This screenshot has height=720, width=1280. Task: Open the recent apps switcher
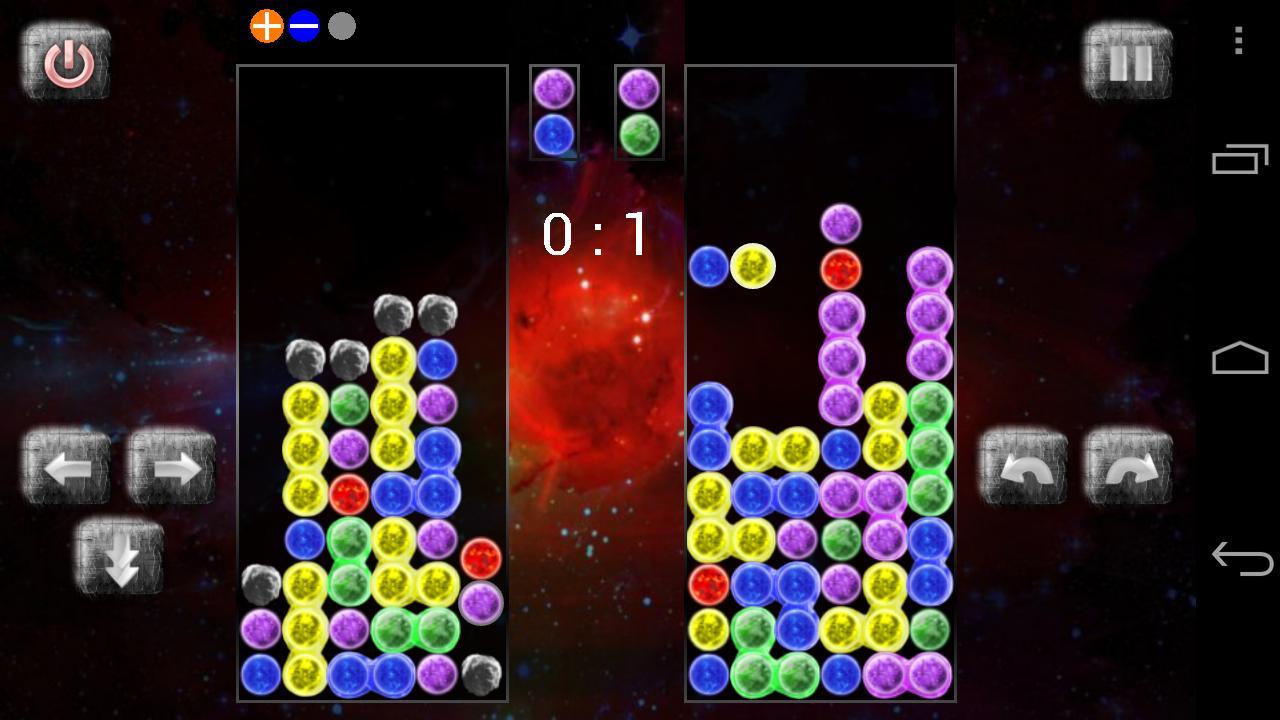click(1239, 158)
